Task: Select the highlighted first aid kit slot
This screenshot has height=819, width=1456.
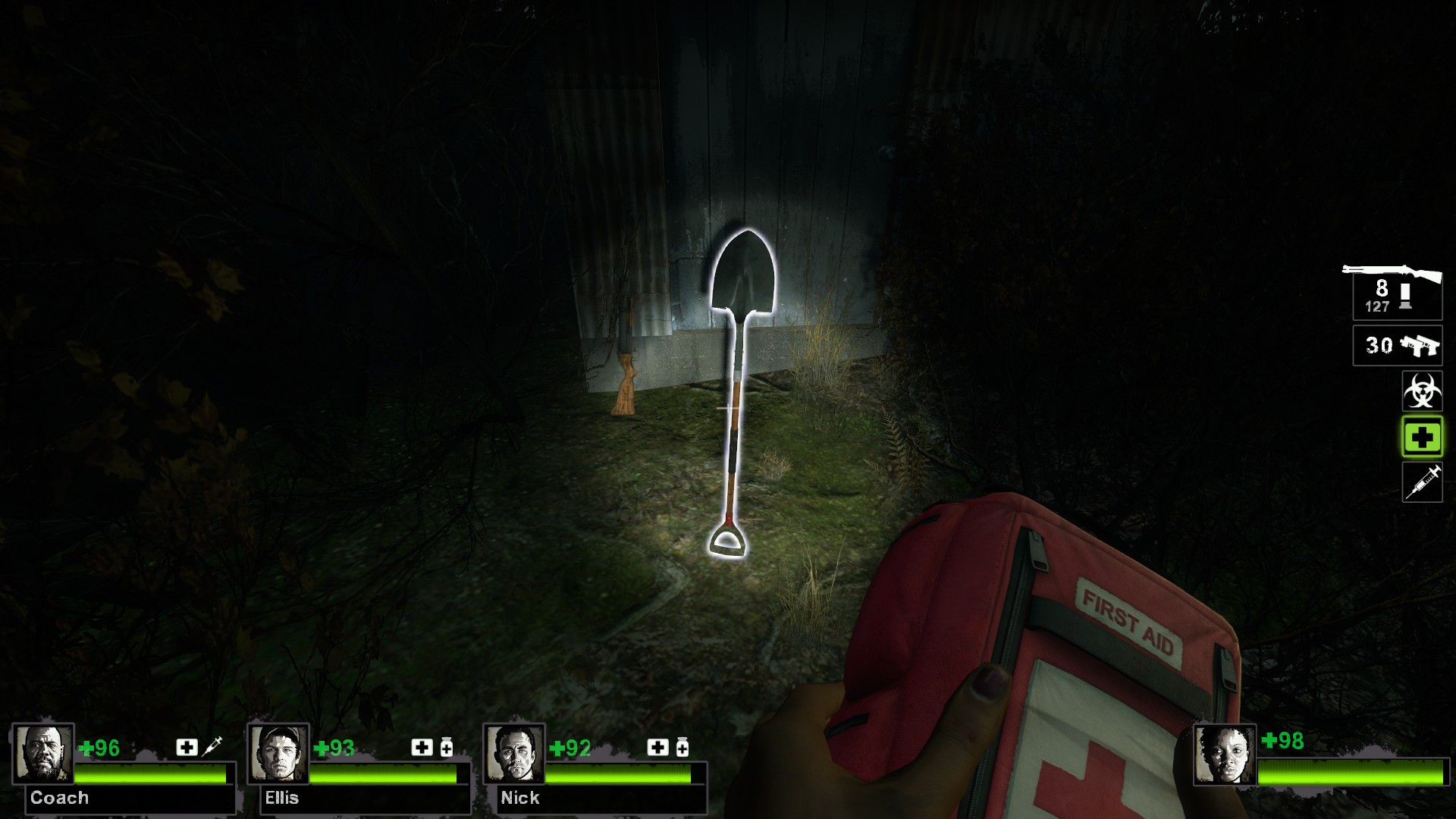Action: [1422, 438]
